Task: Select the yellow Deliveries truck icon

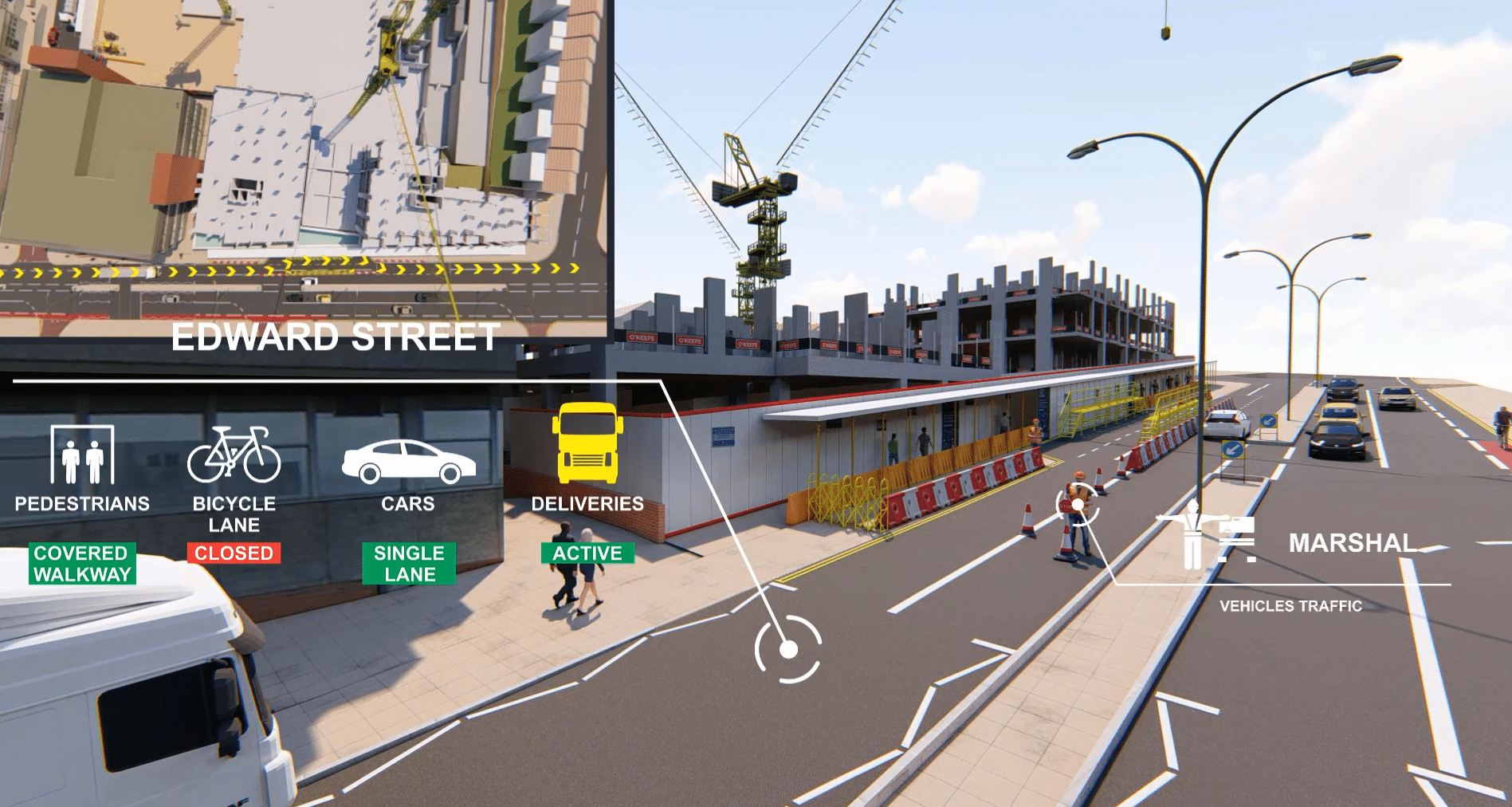Action: point(587,443)
